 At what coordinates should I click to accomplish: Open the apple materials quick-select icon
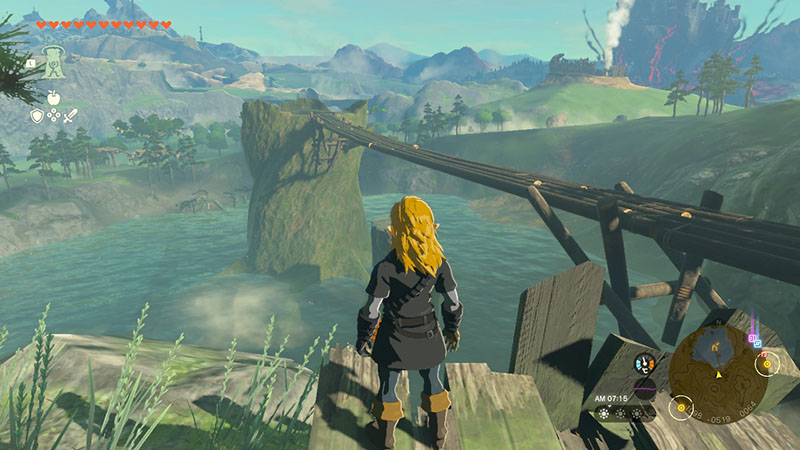click(x=53, y=97)
